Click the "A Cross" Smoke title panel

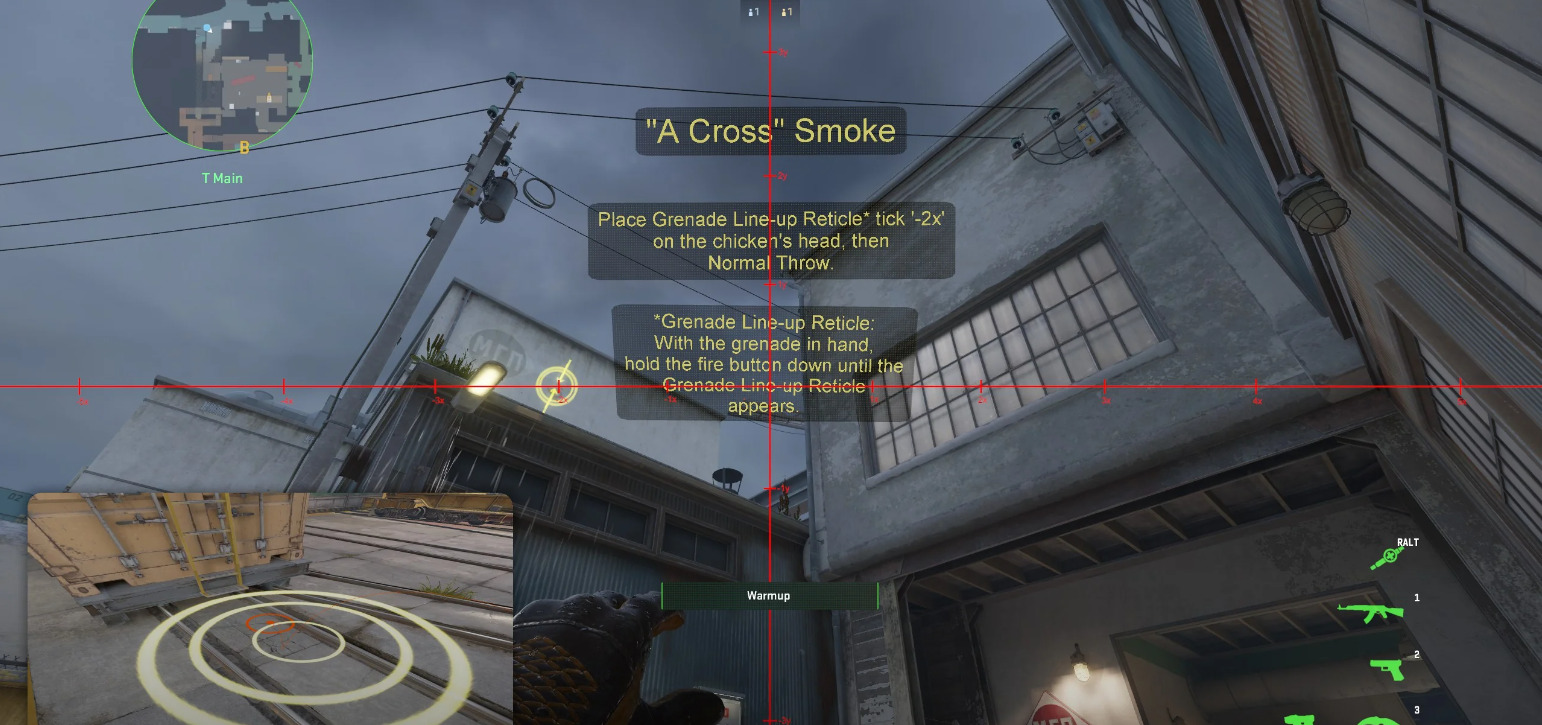coord(771,130)
